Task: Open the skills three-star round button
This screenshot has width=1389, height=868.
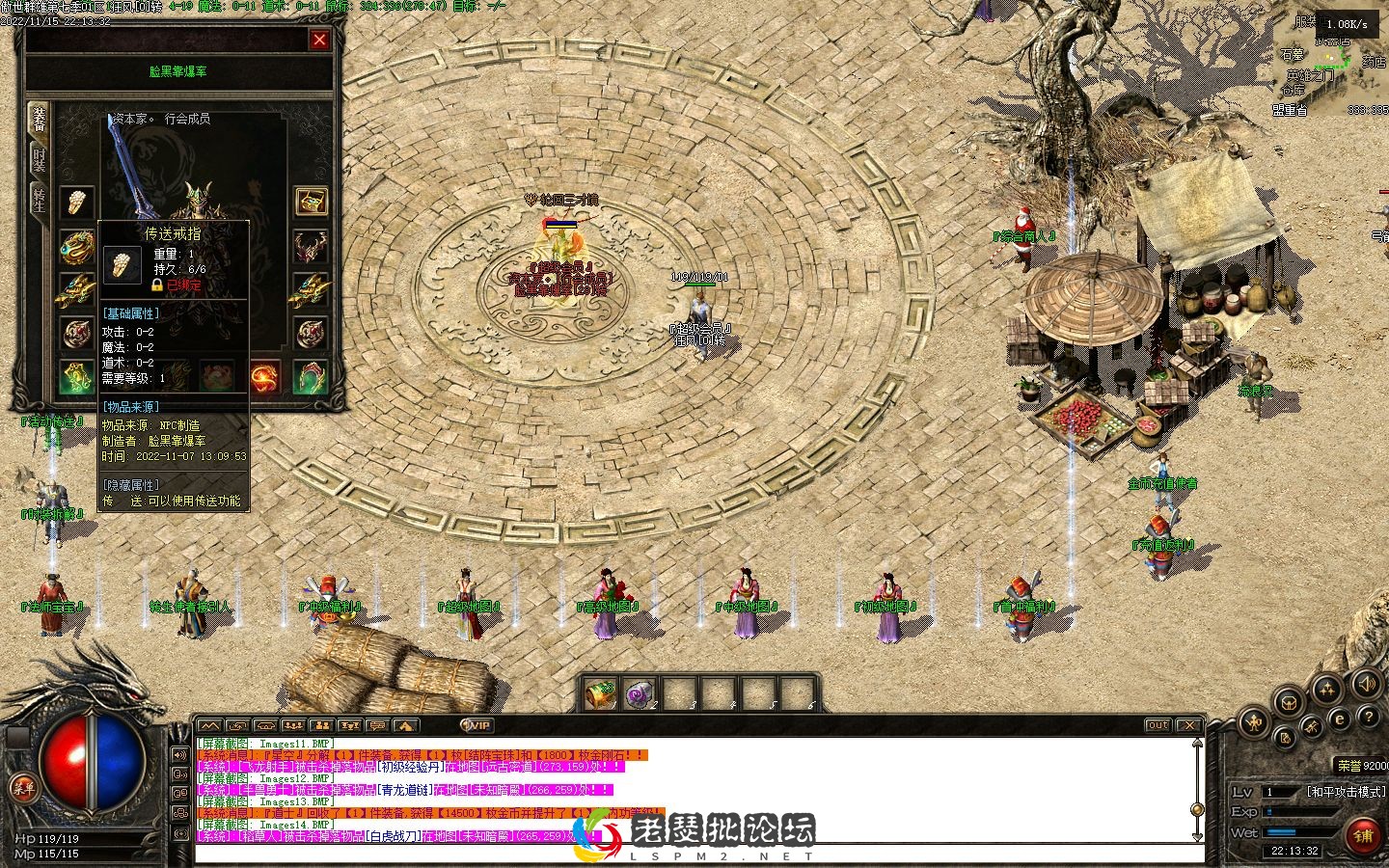Action: [x=1327, y=689]
